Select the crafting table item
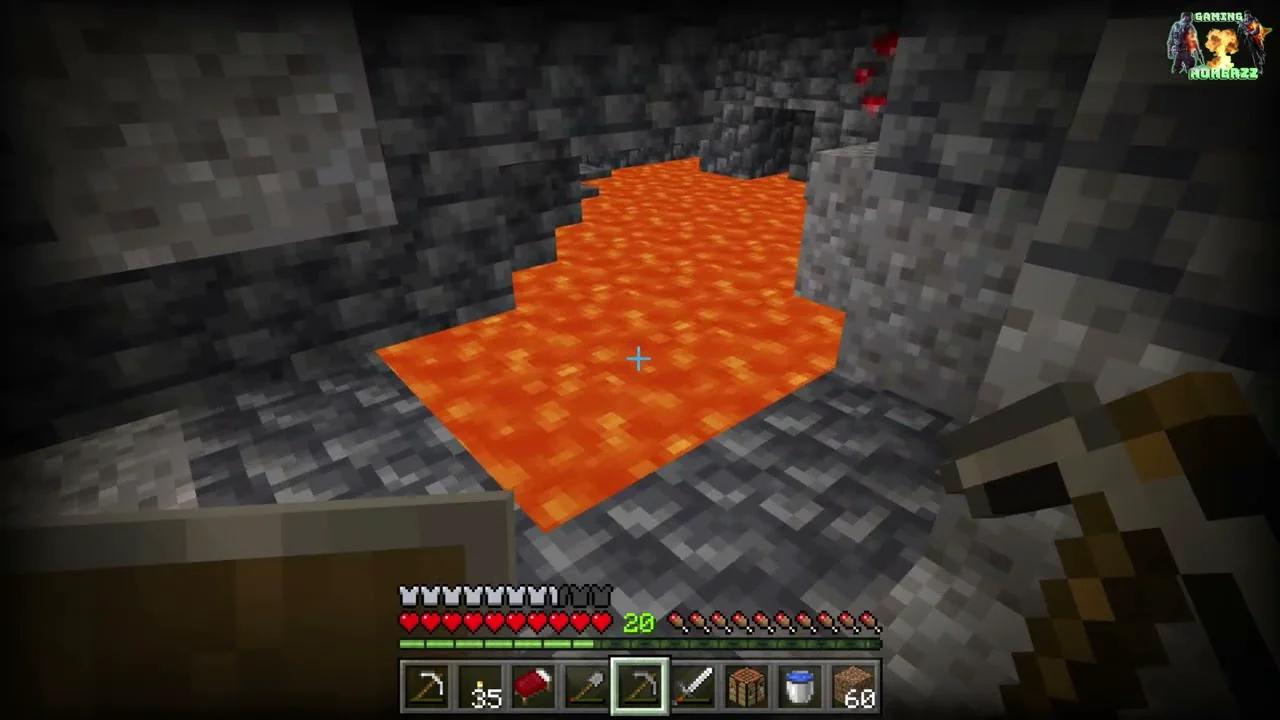 click(747, 684)
